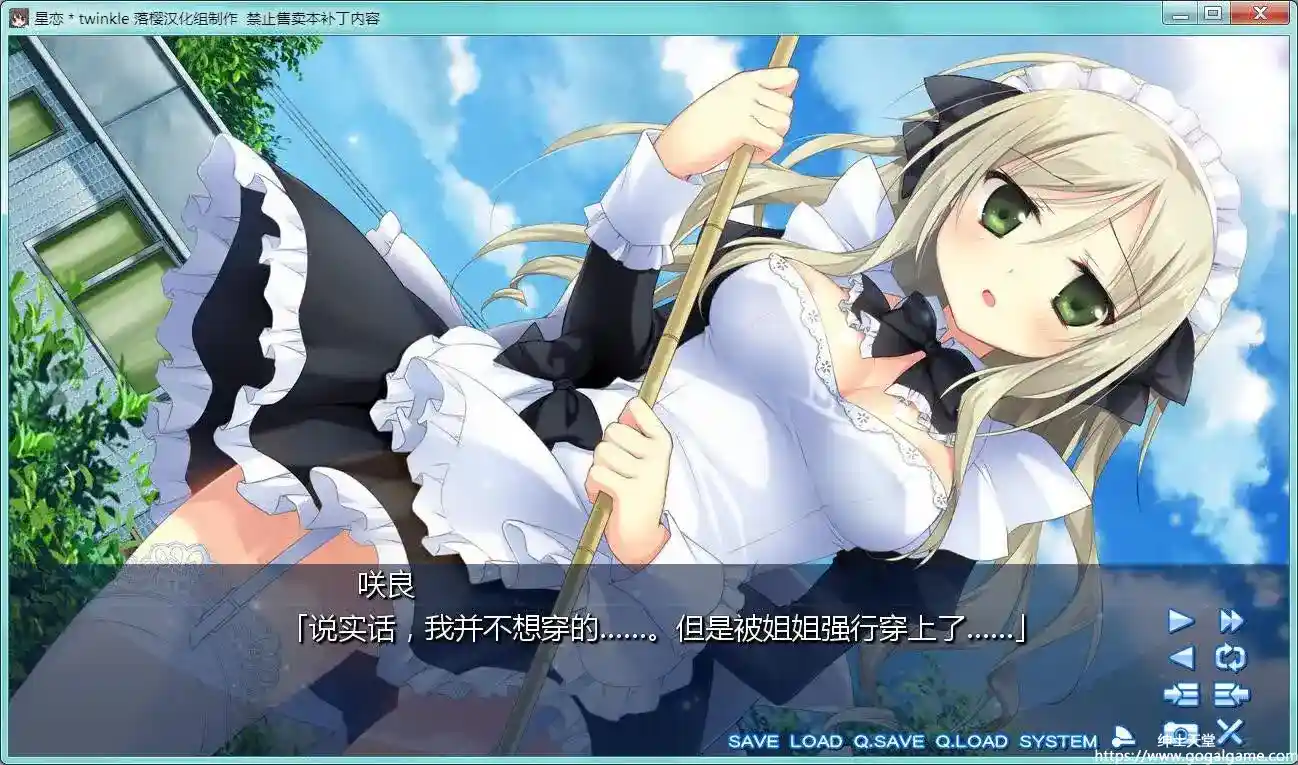The width and height of the screenshot is (1298, 765).
Task: Click the rewind to previous text icon
Action: coord(1181,657)
